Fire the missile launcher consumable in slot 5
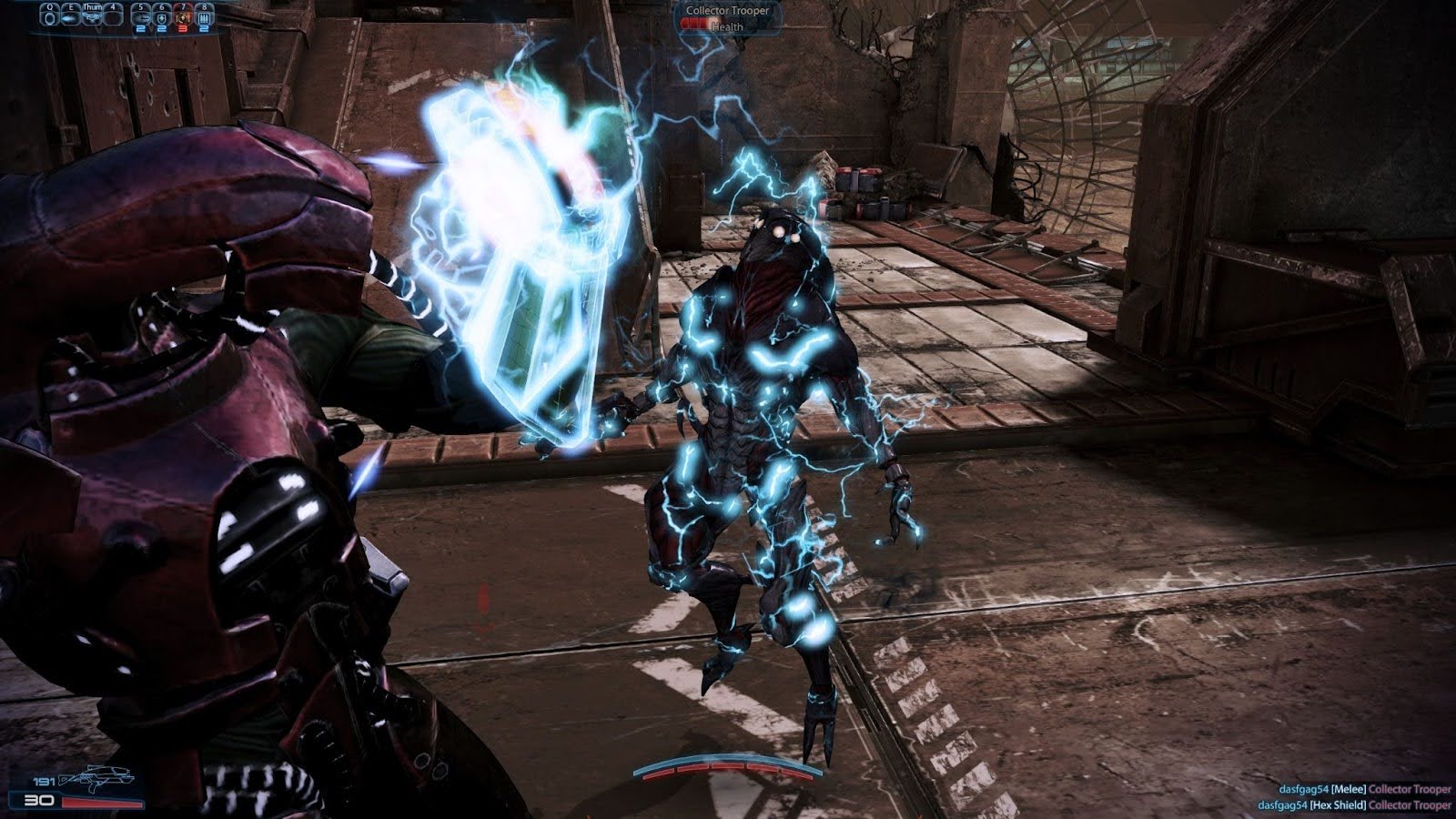The height and width of the screenshot is (819, 1456). (141, 17)
